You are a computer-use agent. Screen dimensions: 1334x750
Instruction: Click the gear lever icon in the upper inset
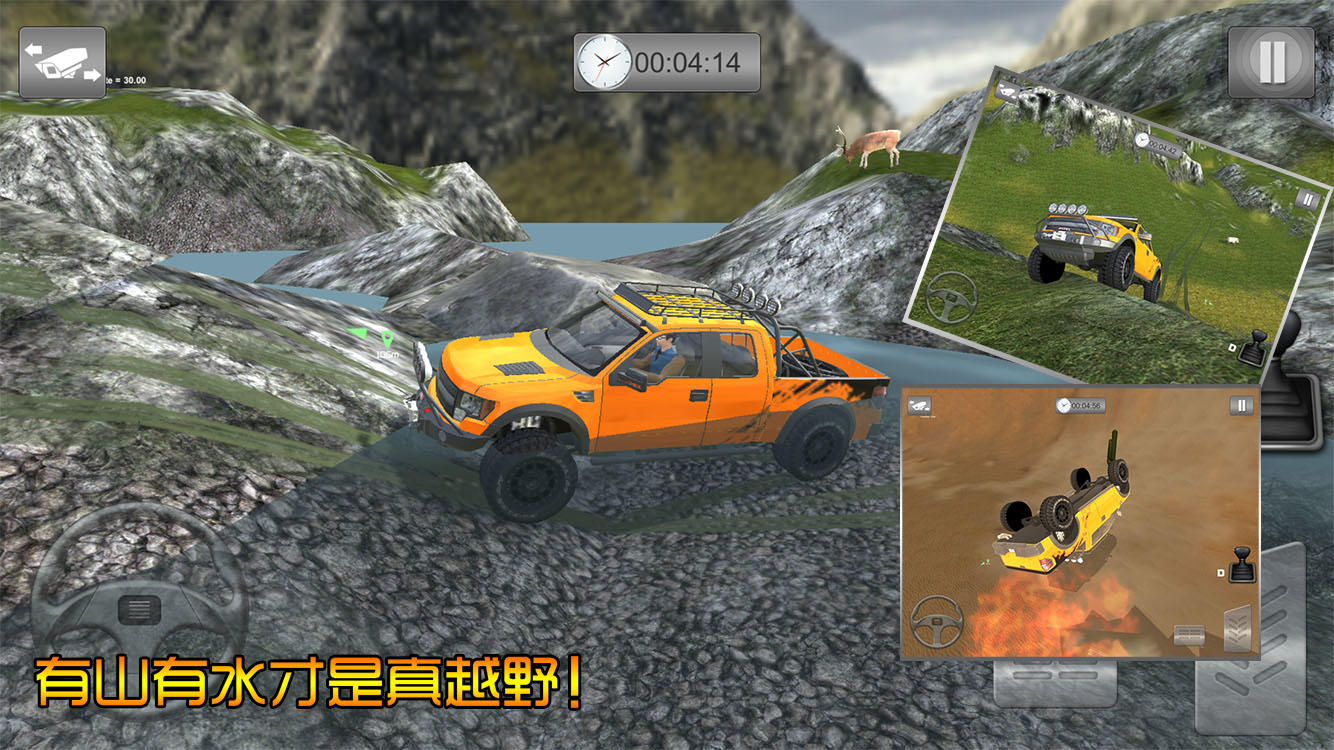[x=1254, y=350]
